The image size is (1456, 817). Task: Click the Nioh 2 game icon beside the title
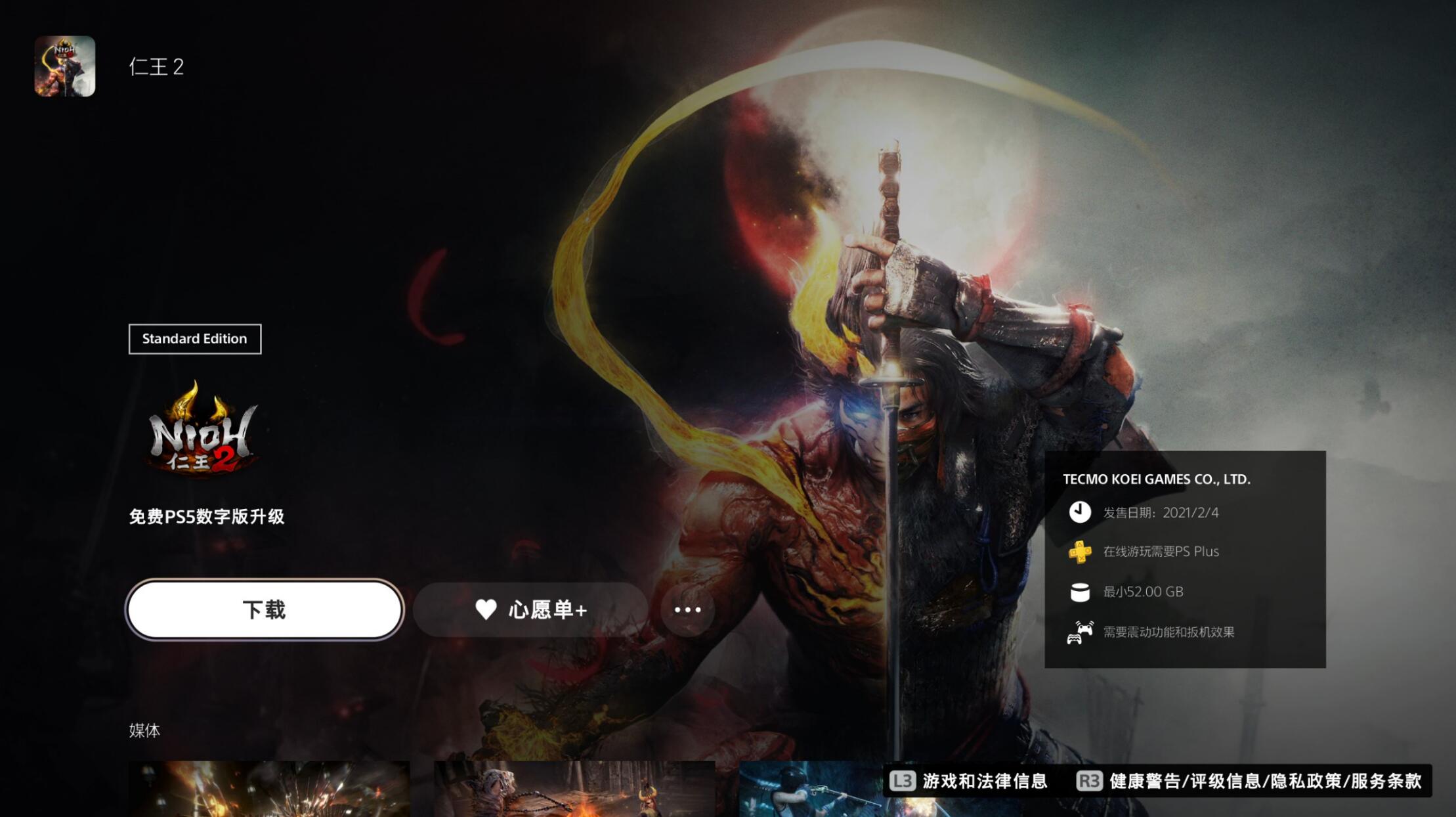65,66
